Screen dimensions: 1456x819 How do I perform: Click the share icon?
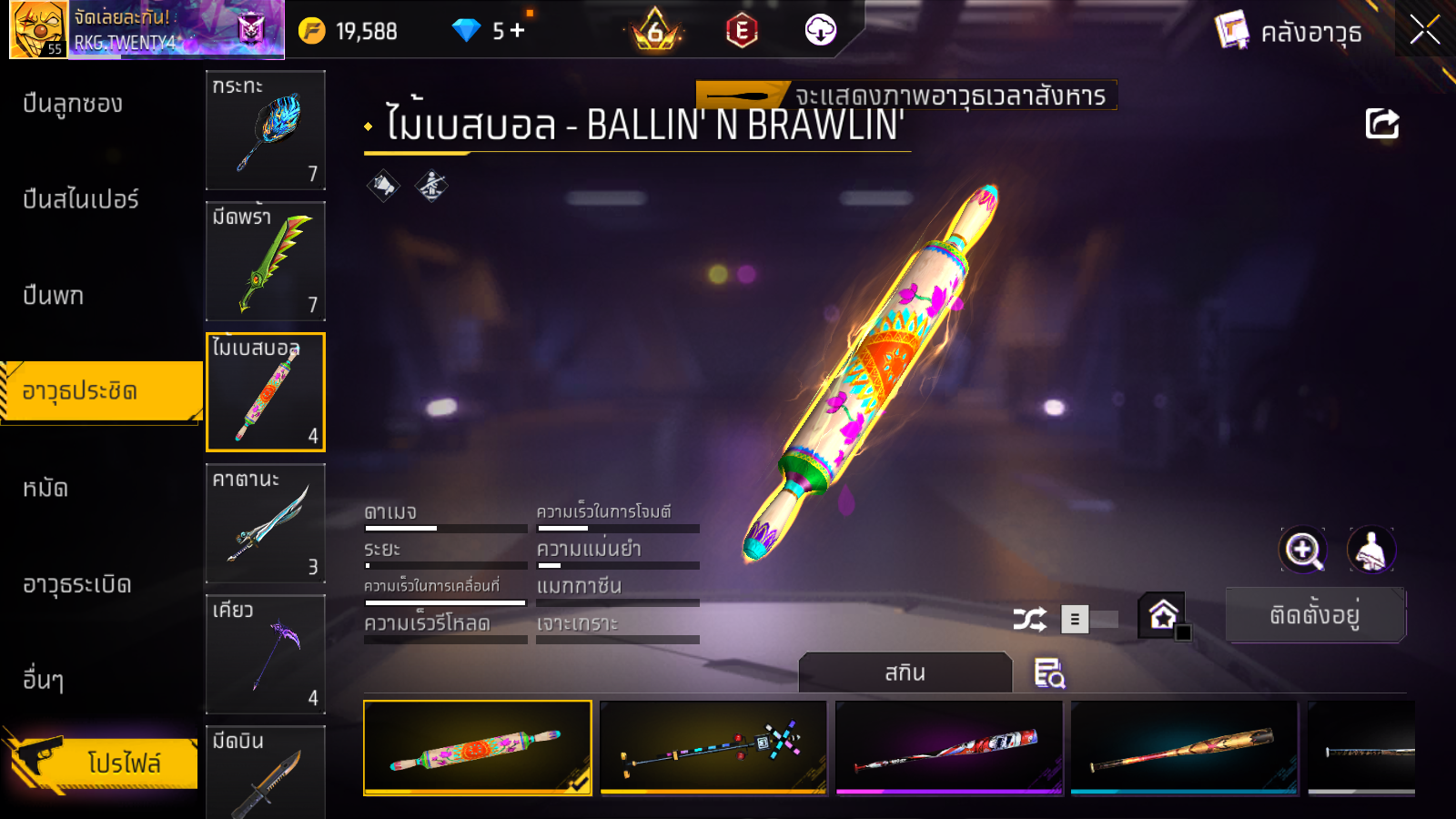point(1381,124)
